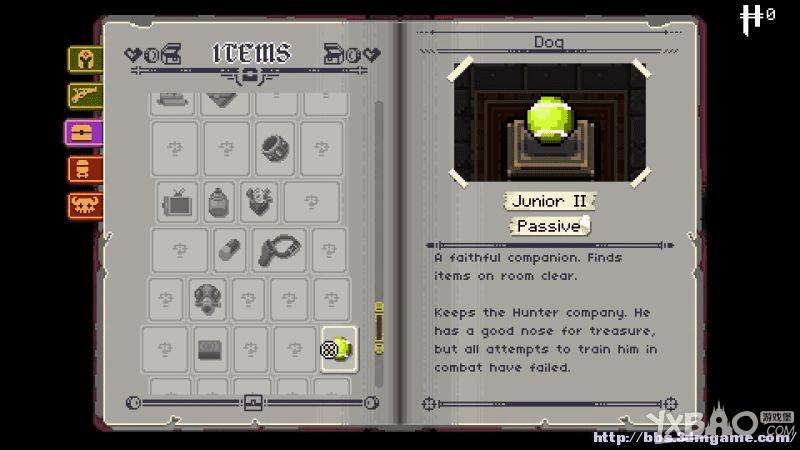Pick the gas mask item slot
The width and height of the screenshot is (800, 450).
(206, 298)
